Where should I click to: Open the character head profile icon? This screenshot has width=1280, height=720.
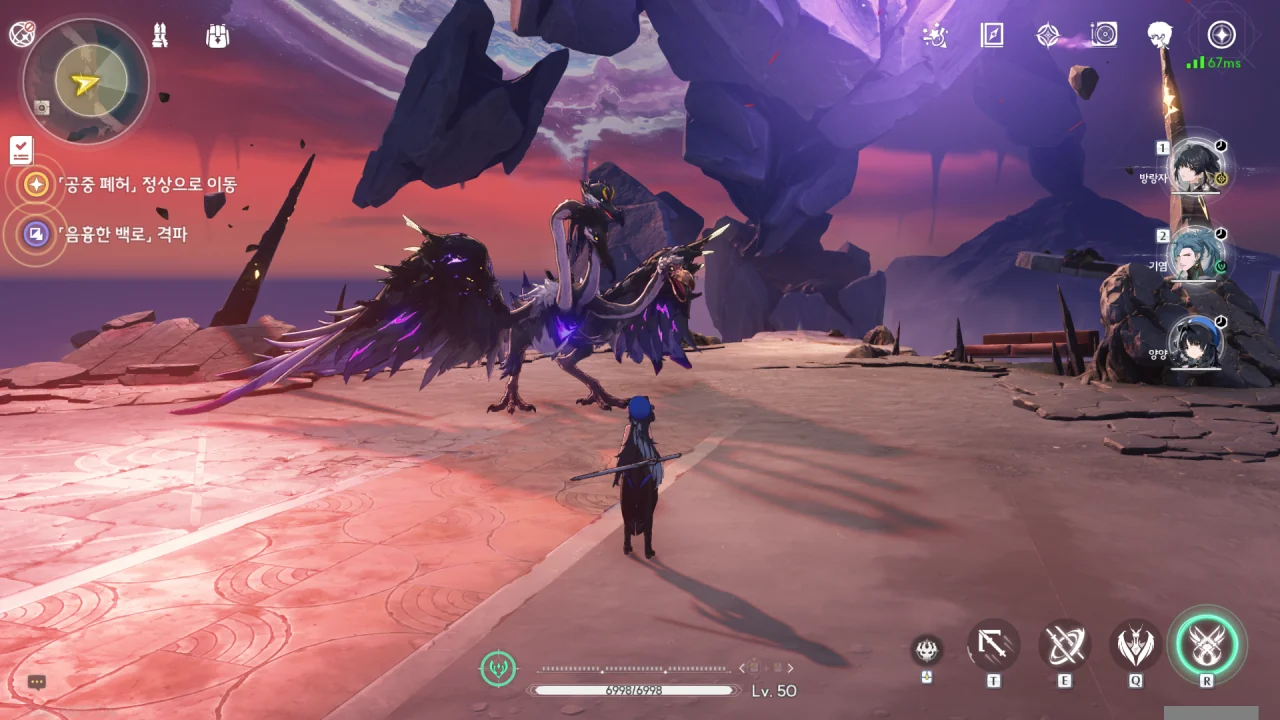click(1160, 35)
